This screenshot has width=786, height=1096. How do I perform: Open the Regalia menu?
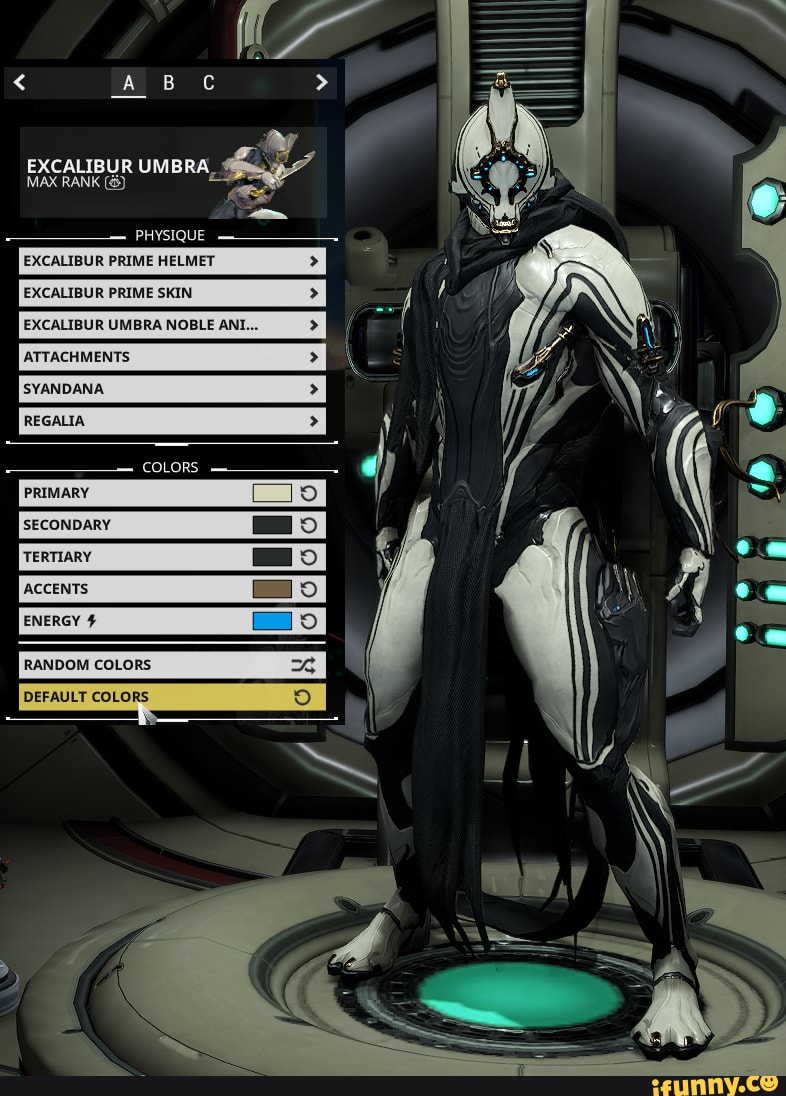click(x=172, y=421)
